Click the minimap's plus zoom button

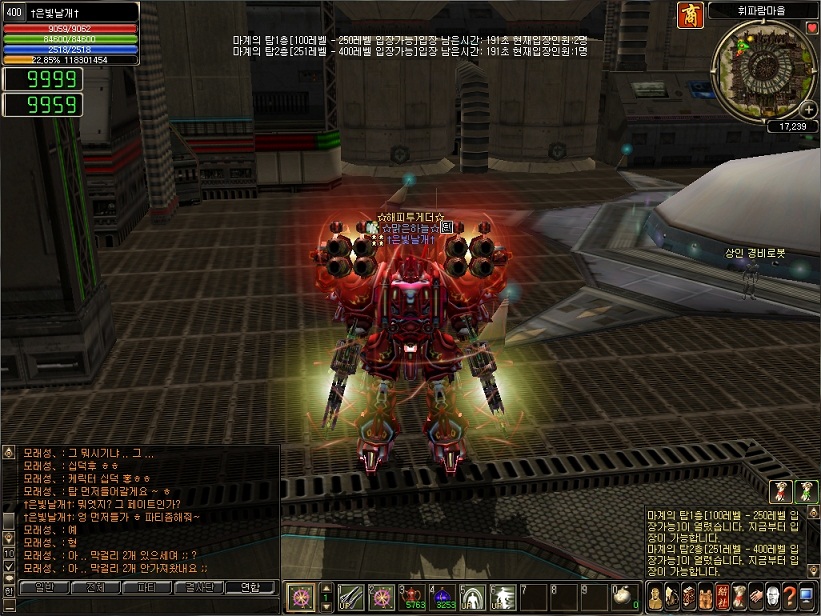coord(808,109)
